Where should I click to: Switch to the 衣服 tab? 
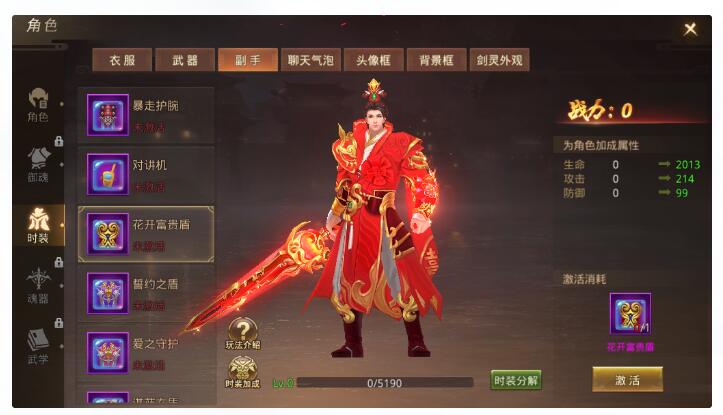pyautogui.click(x=121, y=60)
